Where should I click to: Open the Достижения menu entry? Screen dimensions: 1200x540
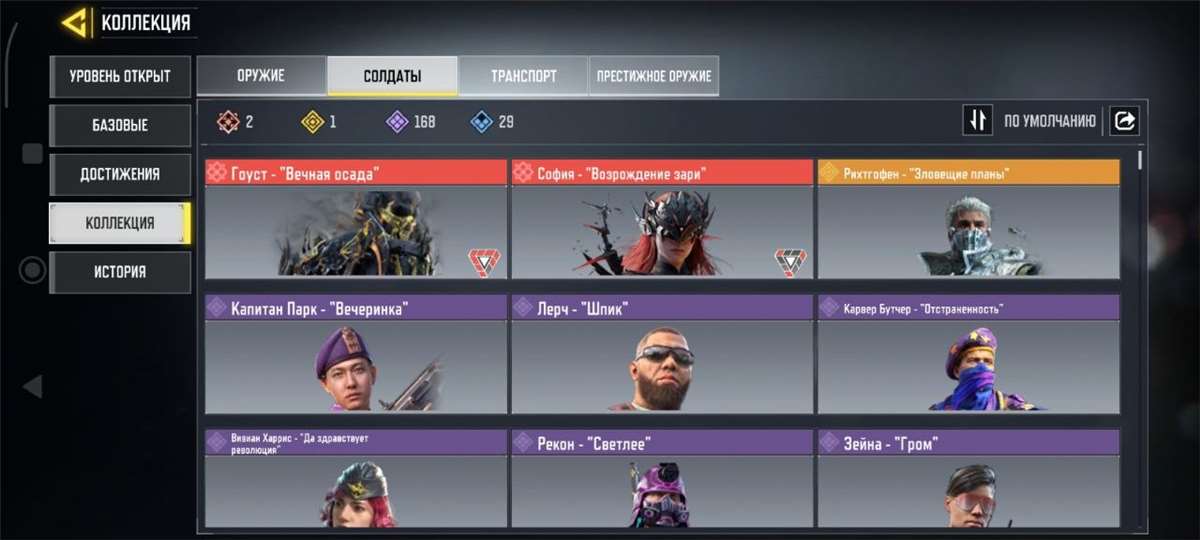(120, 174)
